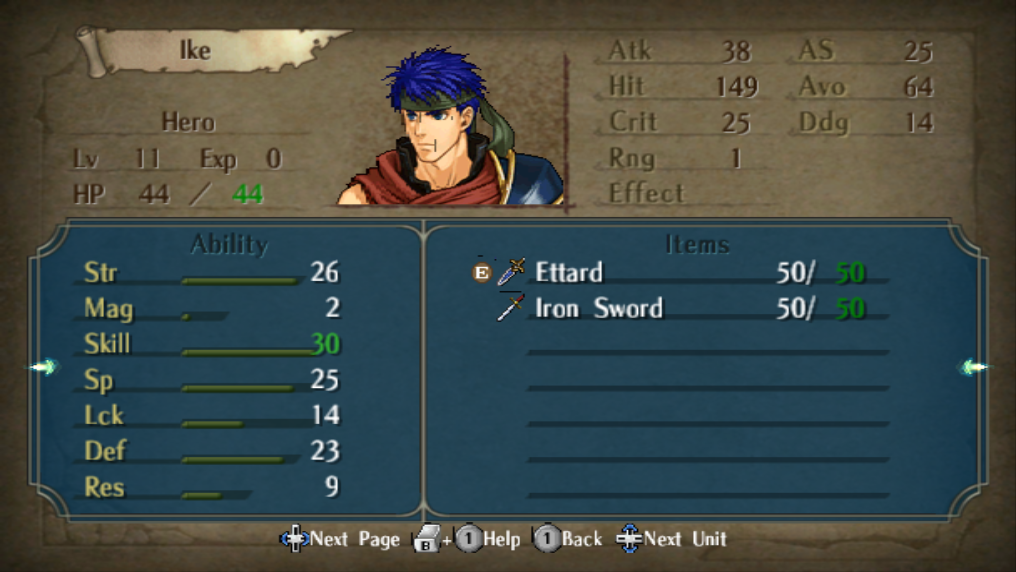1016x572 pixels.
Task: Select the Ettard sword in Items
Action: [569, 272]
